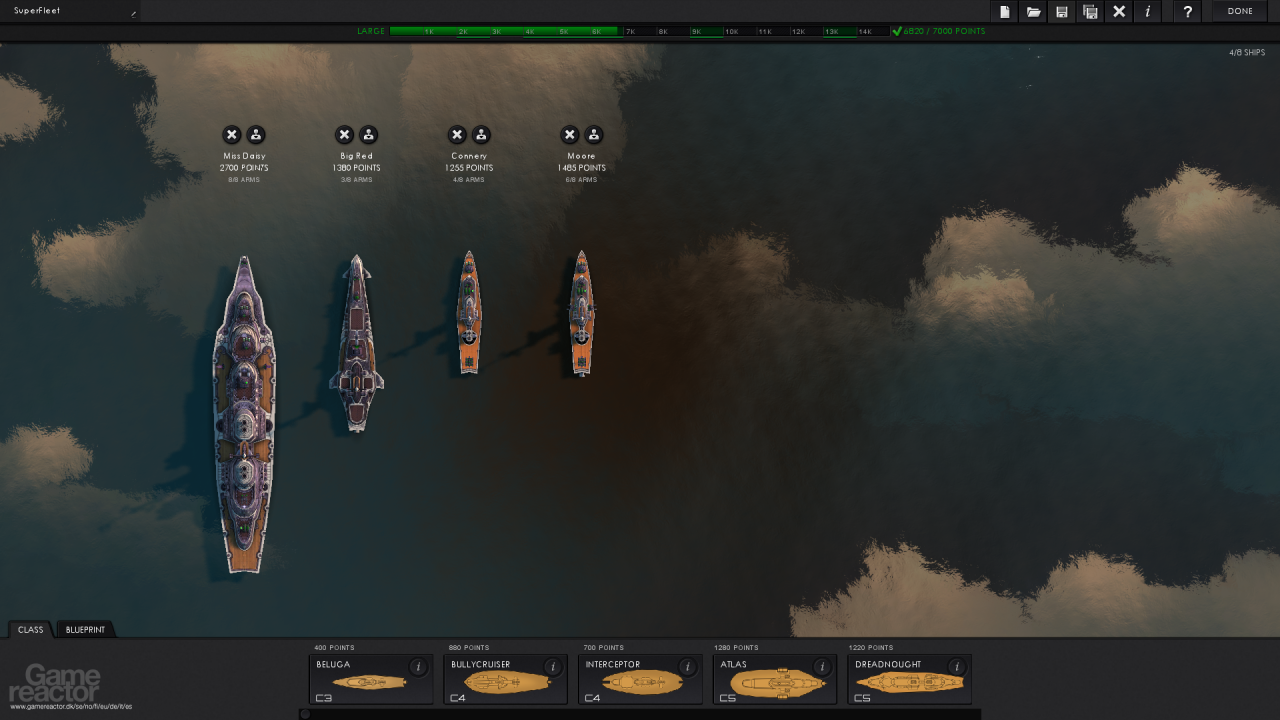View Dreadnought class info
The image size is (1280, 720).
pyautogui.click(x=956, y=667)
